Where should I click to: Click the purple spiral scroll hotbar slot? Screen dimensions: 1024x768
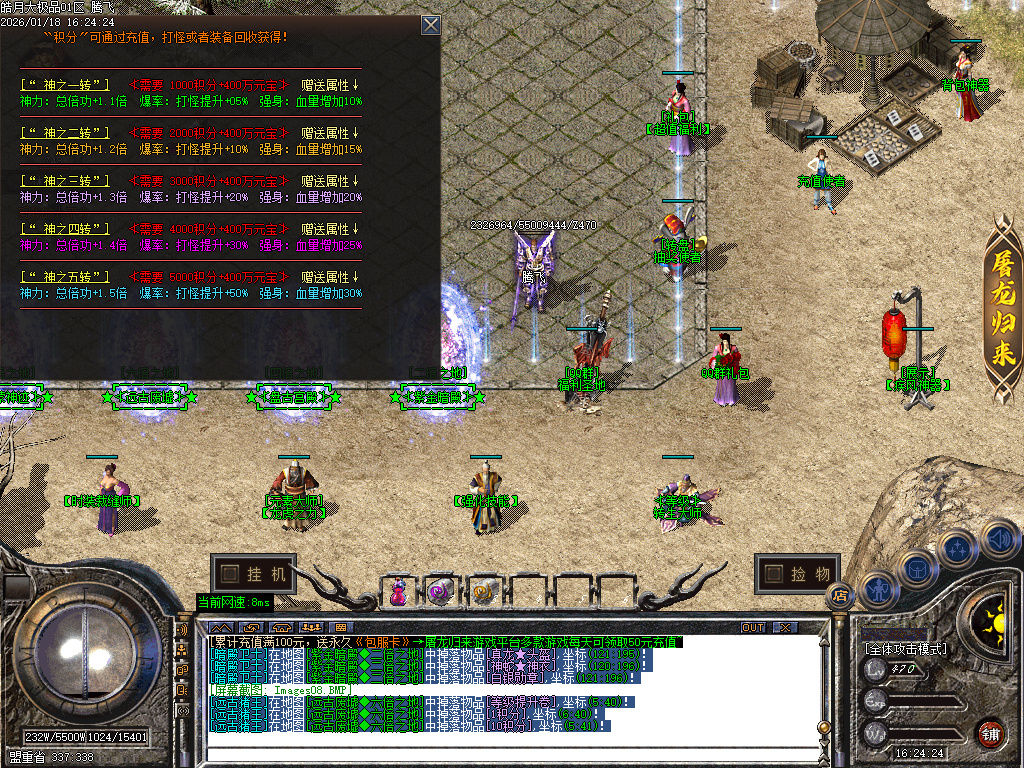click(439, 592)
